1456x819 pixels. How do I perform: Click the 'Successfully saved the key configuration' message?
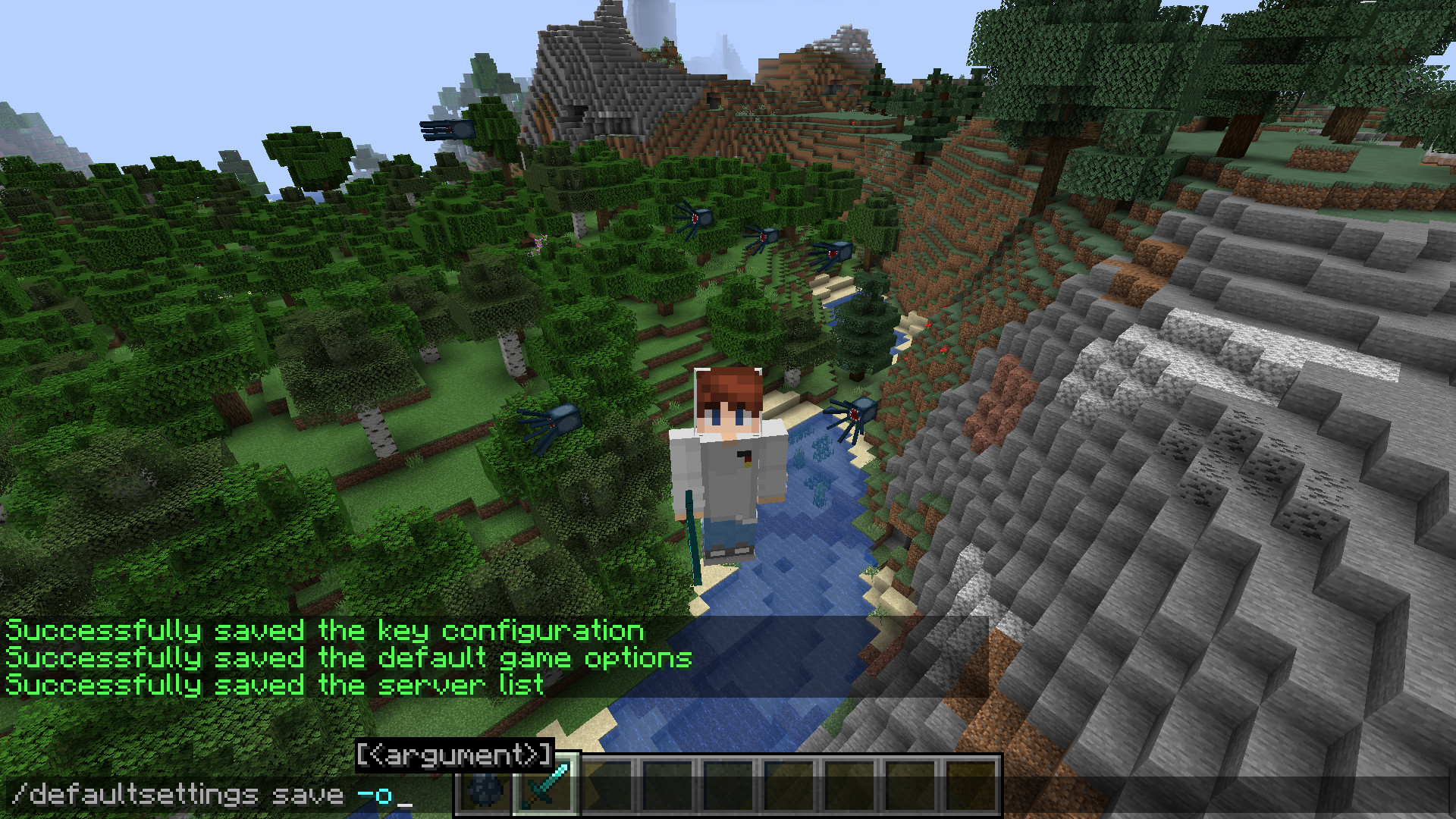coord(325,629)
